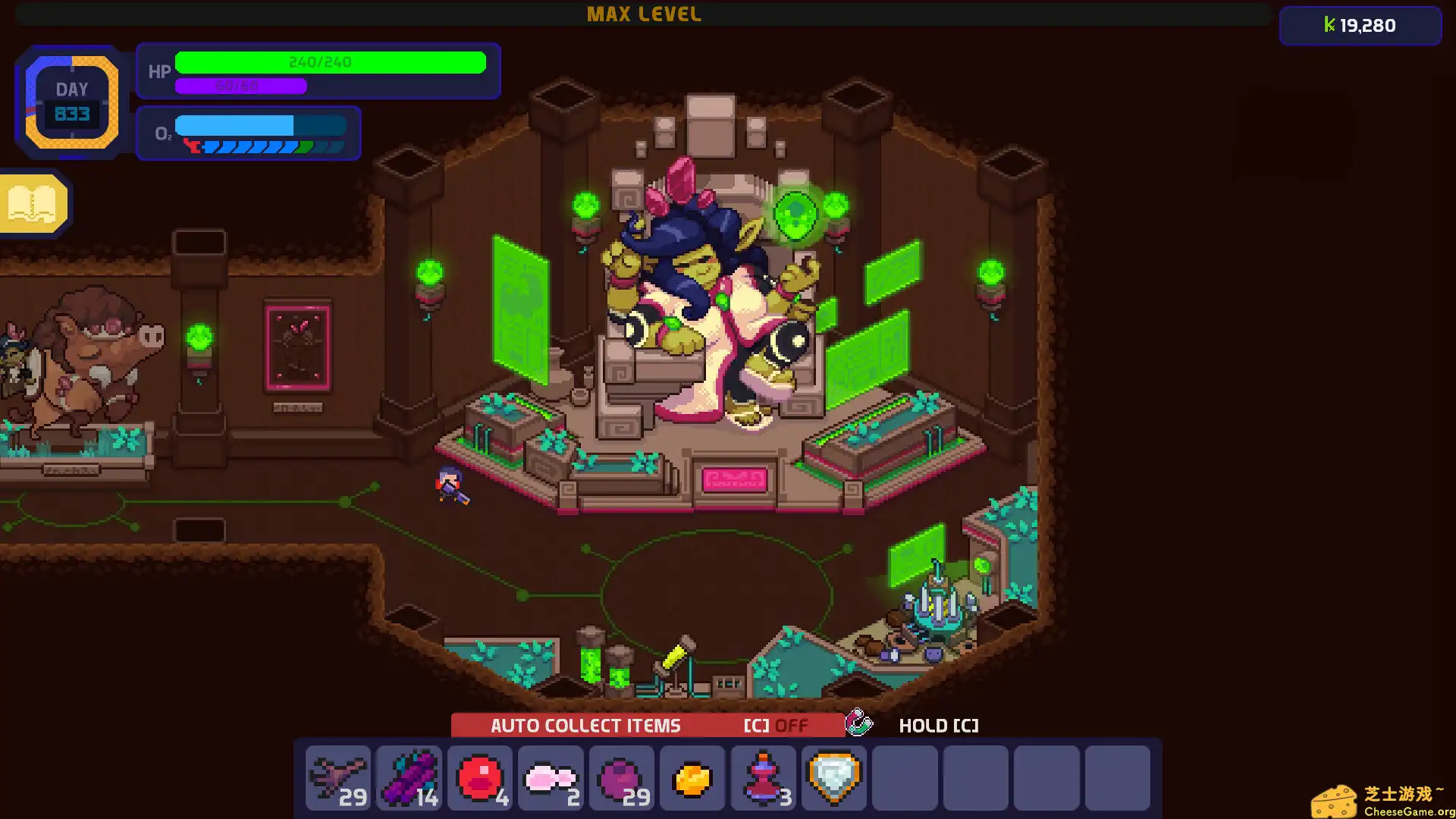Select the pink blob item with count 2

(x=551, y=777)
